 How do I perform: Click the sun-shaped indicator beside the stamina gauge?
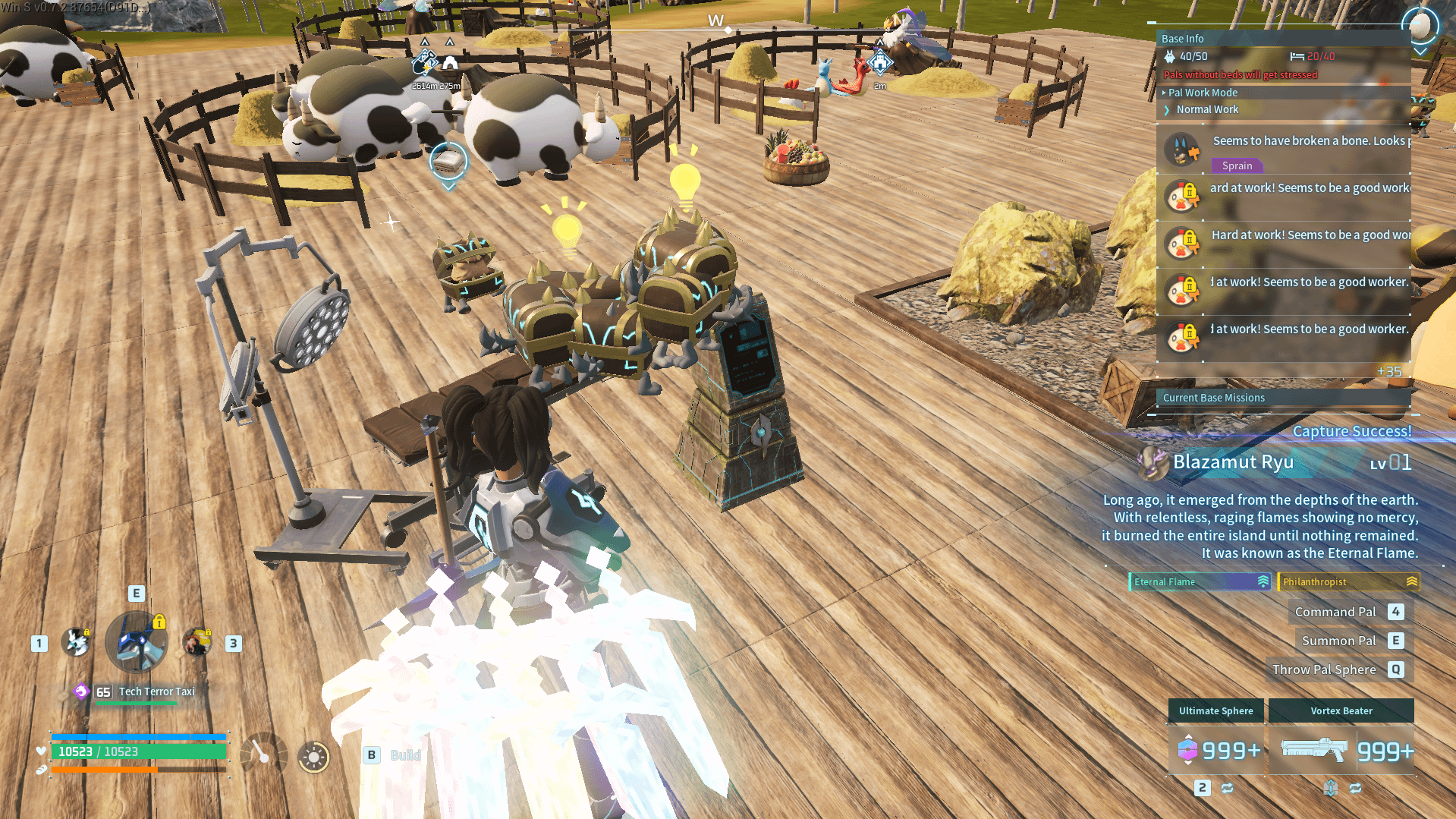click(313, 756)
